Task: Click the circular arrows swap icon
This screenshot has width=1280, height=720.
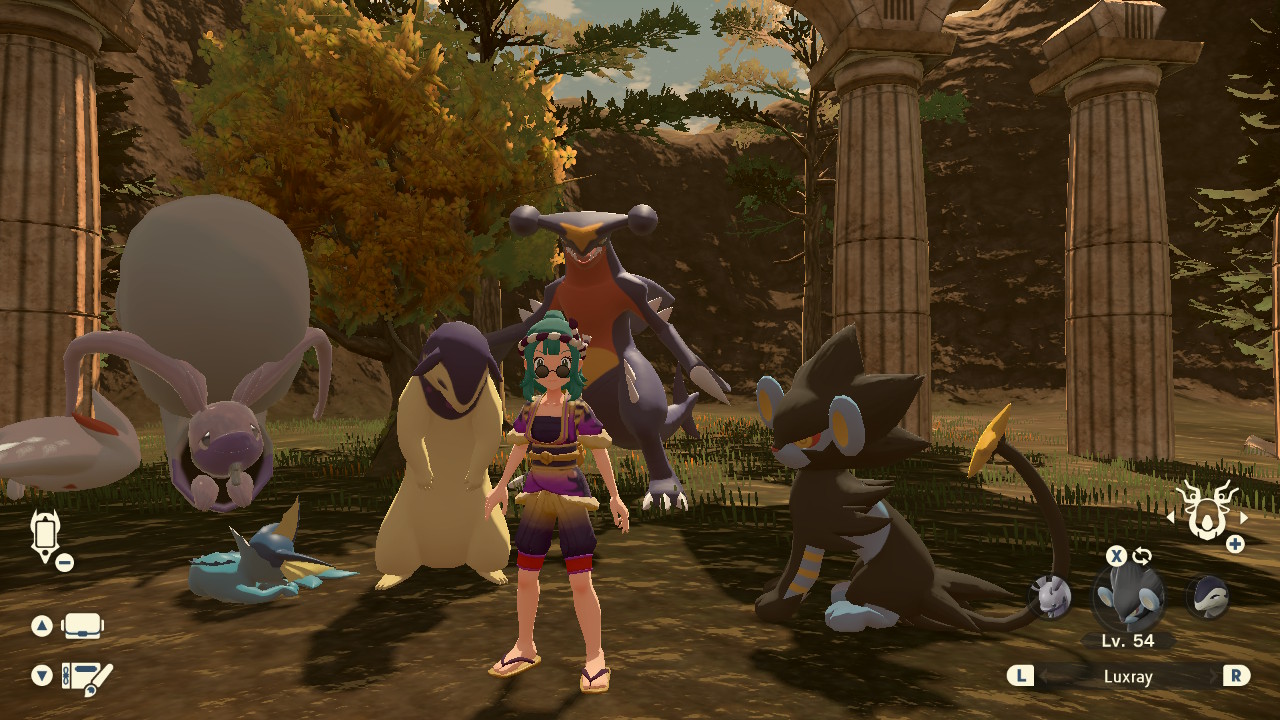Action: tap(1142, 556)
